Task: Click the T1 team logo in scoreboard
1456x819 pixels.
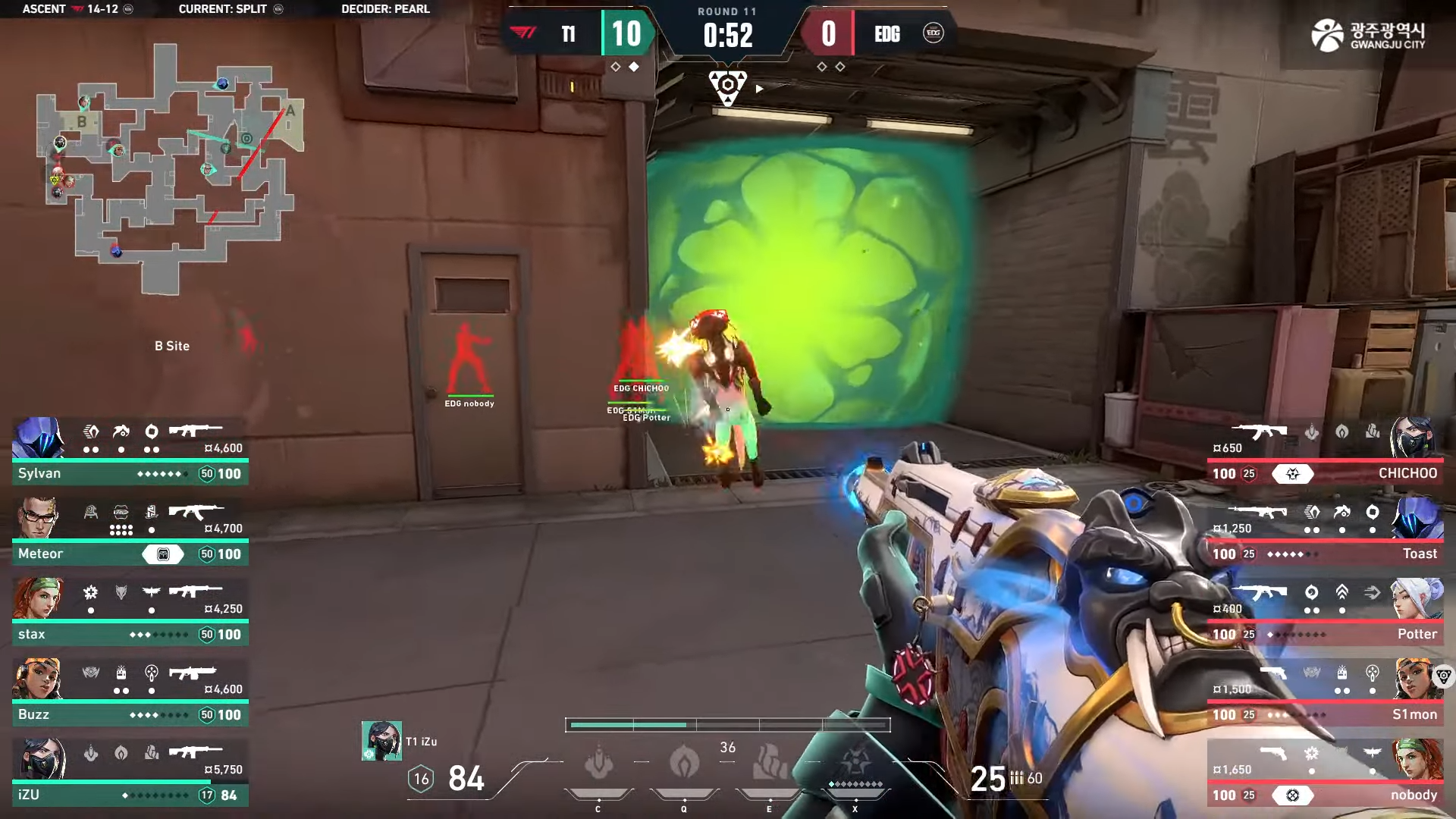Action: 523,33
